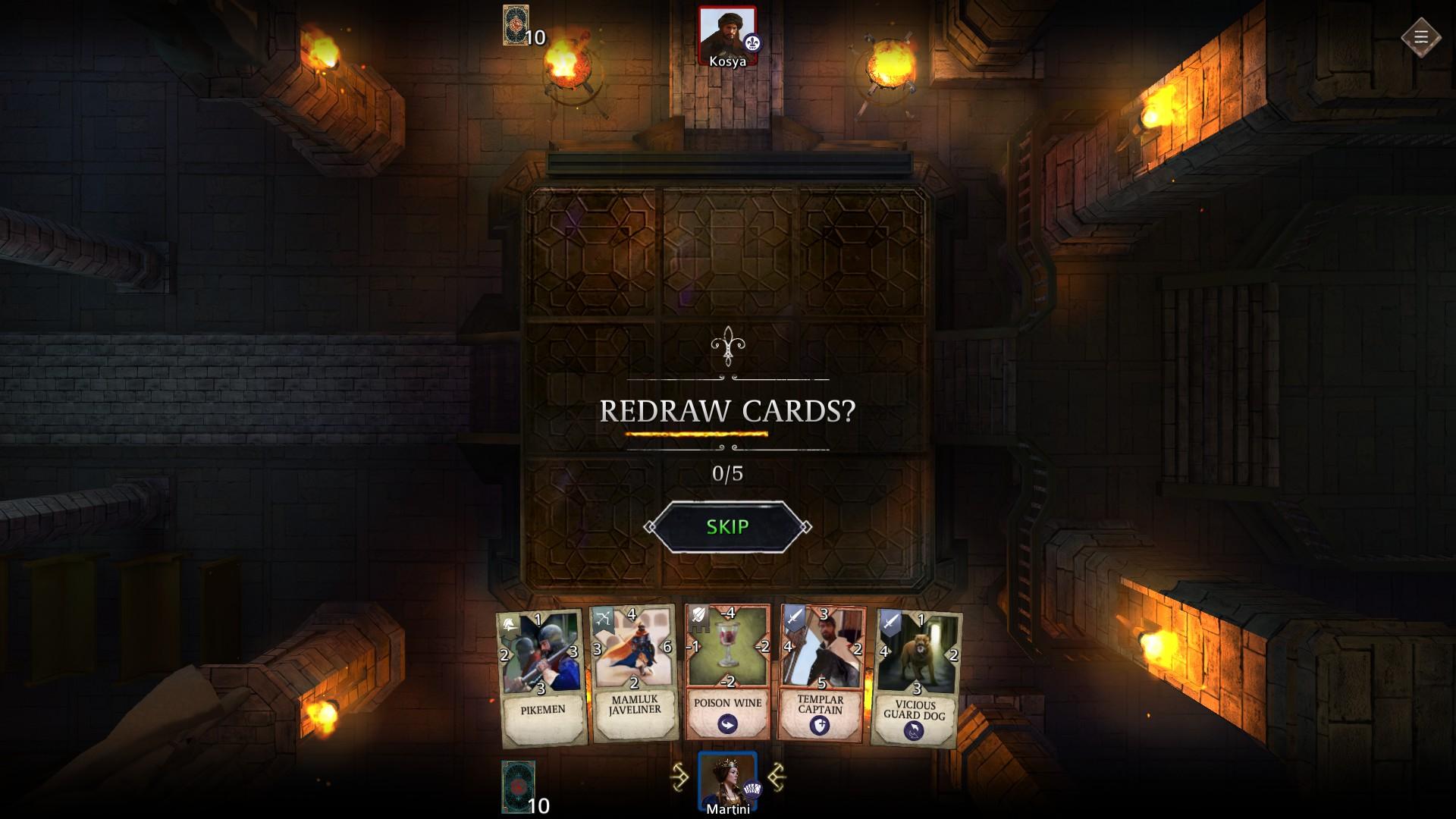Click the bow icon on Mamluk Javeliner
Image resolution: width=1456 pixels, height=819 pixels.
[x=604, y=617]
